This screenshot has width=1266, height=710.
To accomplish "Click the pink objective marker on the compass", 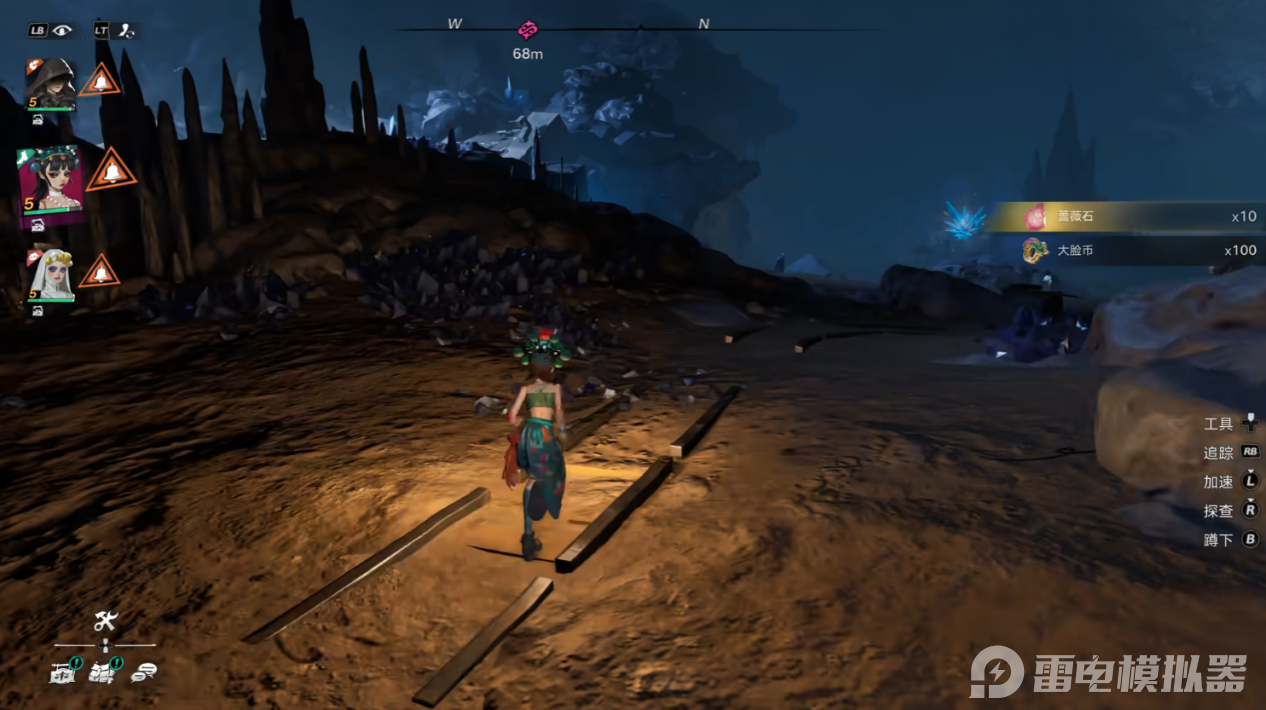I will (527, 30).
